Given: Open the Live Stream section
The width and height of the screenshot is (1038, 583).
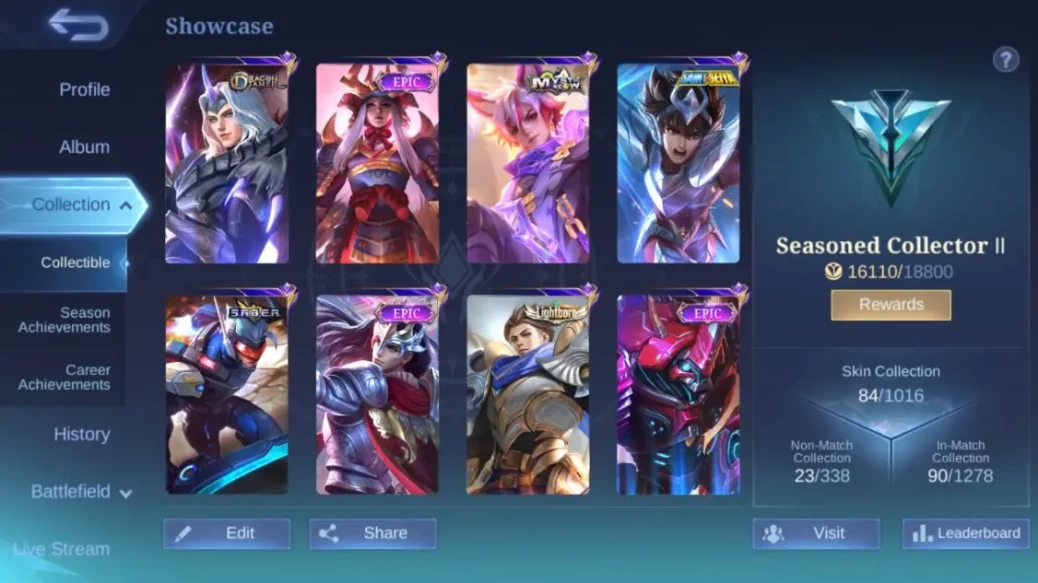Looking at the screenshot, I should pyautogui.click(x=62, y=549).
